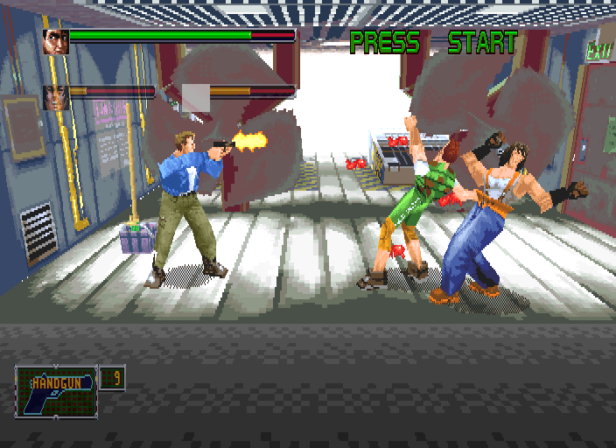Click the enemy portrait below the player's

pyautogui.click(x=54, y=96)
